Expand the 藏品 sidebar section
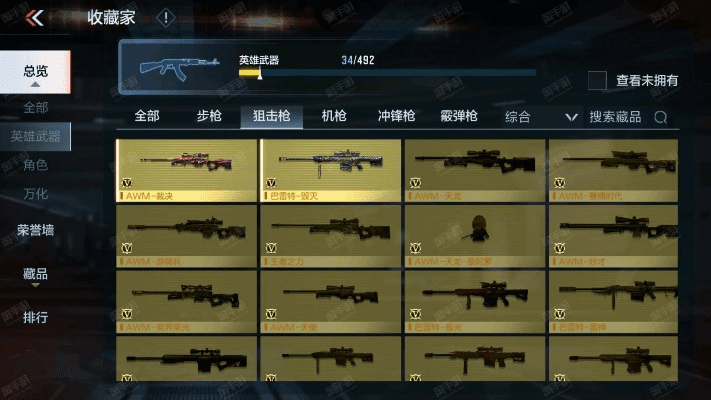 pos(35,274)
